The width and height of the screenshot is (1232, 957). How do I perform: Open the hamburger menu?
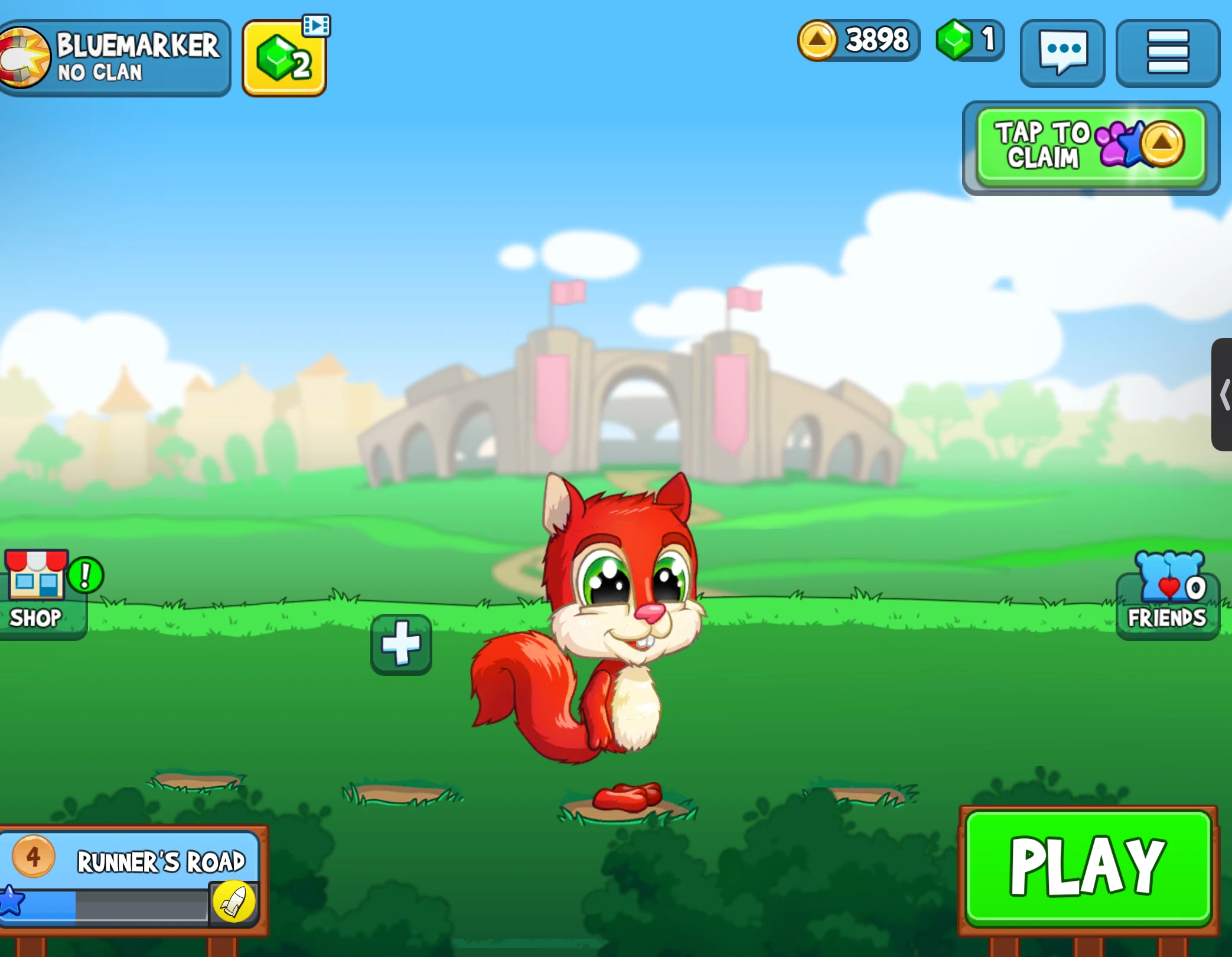point(1167,53)
